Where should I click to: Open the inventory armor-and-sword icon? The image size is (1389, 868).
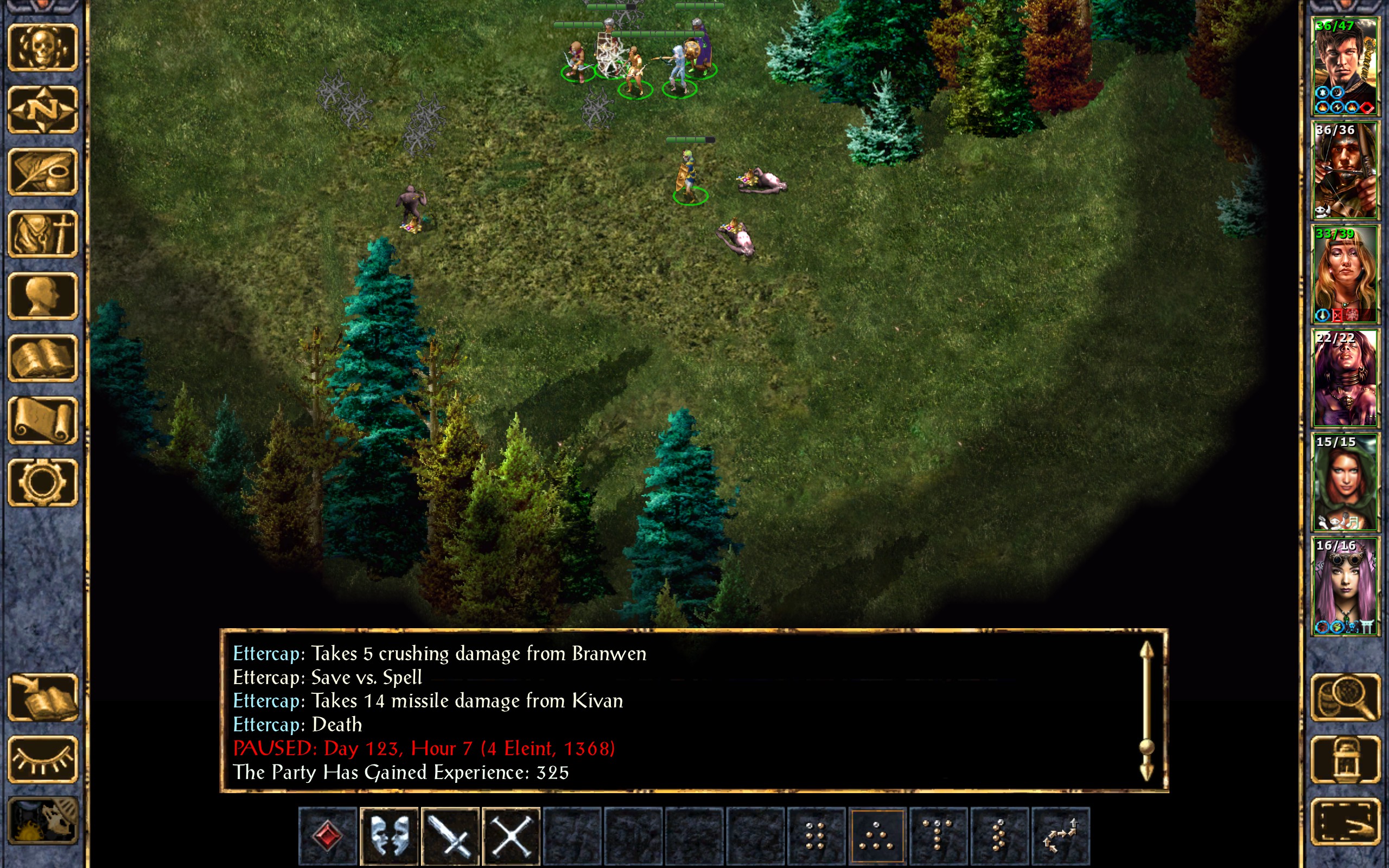coord(43,234)
